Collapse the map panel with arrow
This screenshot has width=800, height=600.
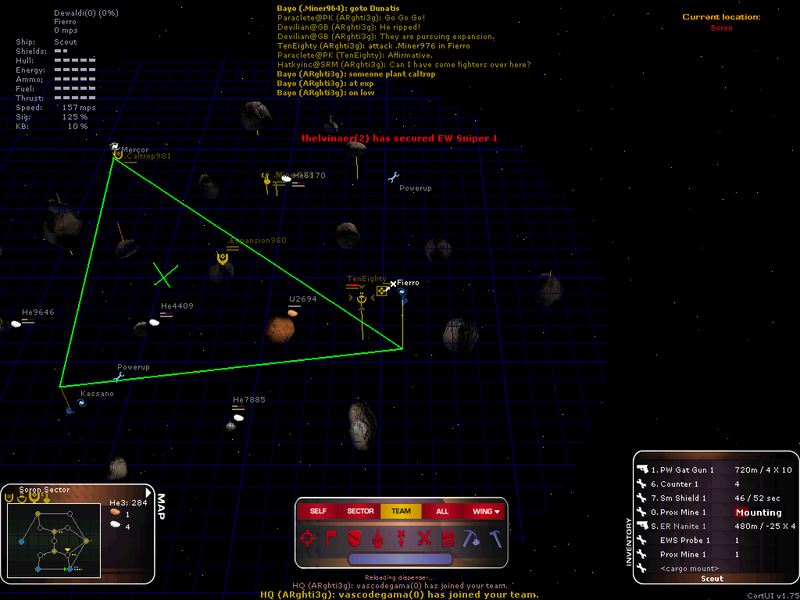(x=149, y=491)
